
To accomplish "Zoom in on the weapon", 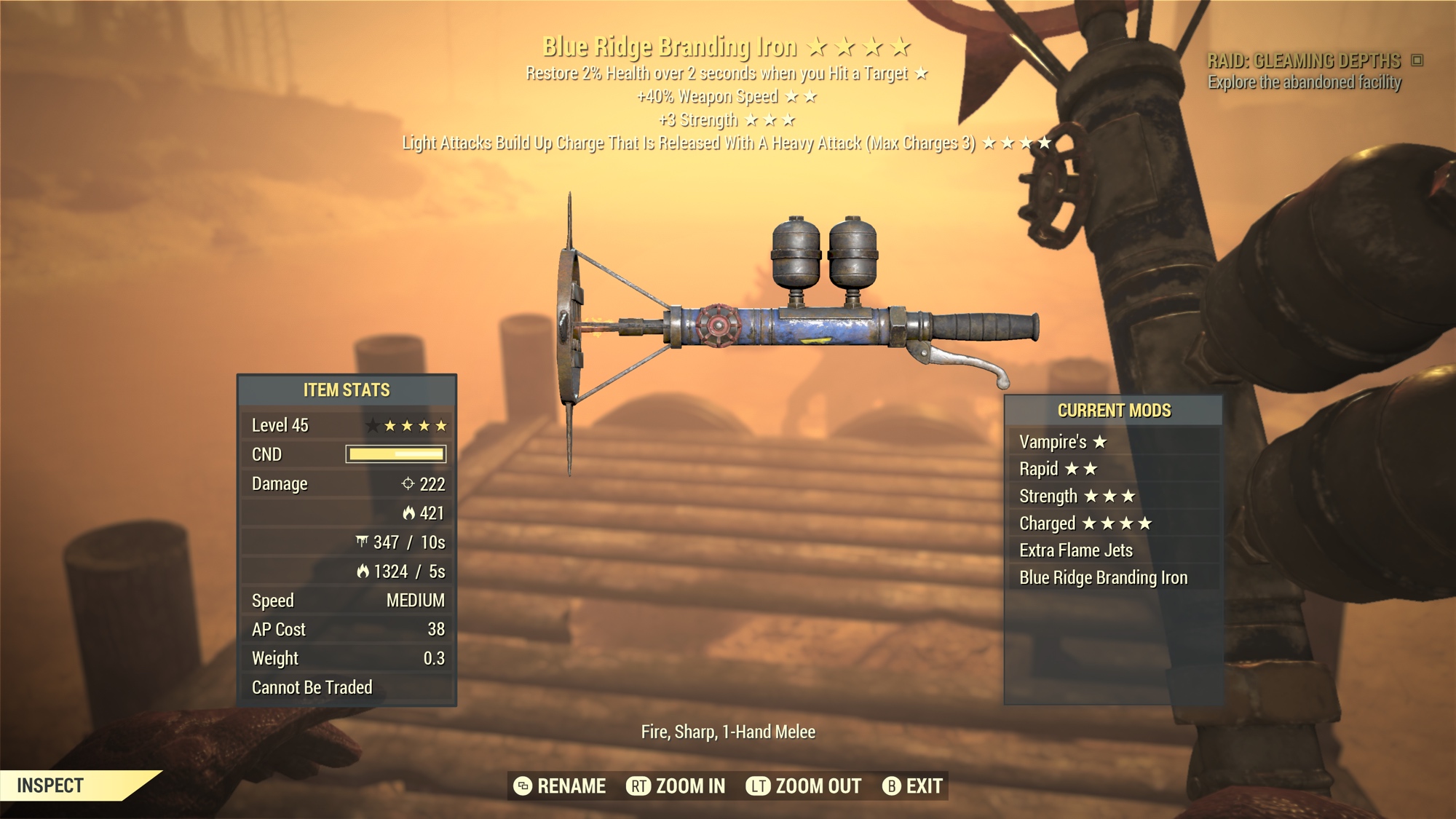I will click(x=676, y=786).
